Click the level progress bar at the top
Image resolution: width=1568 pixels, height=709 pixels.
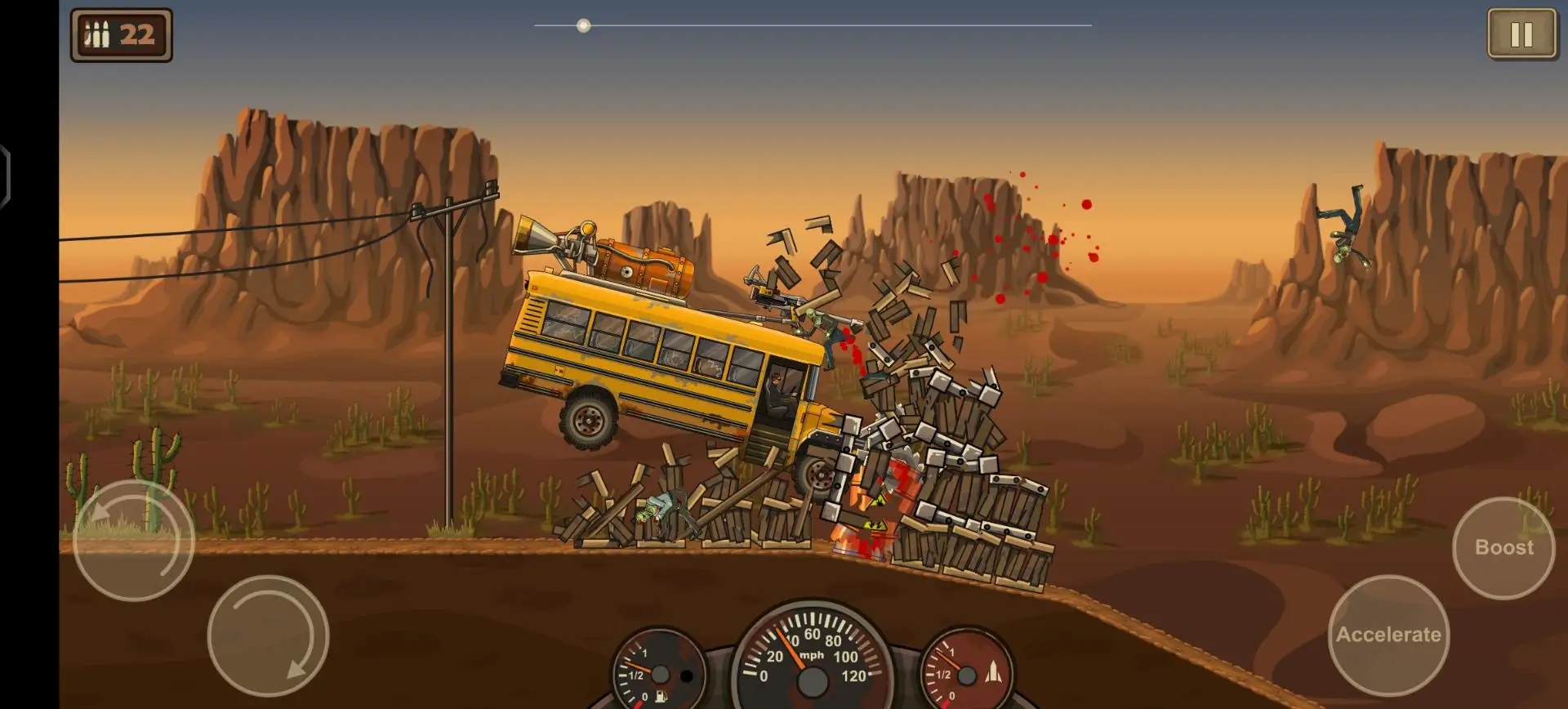click(x=813, y=25)
